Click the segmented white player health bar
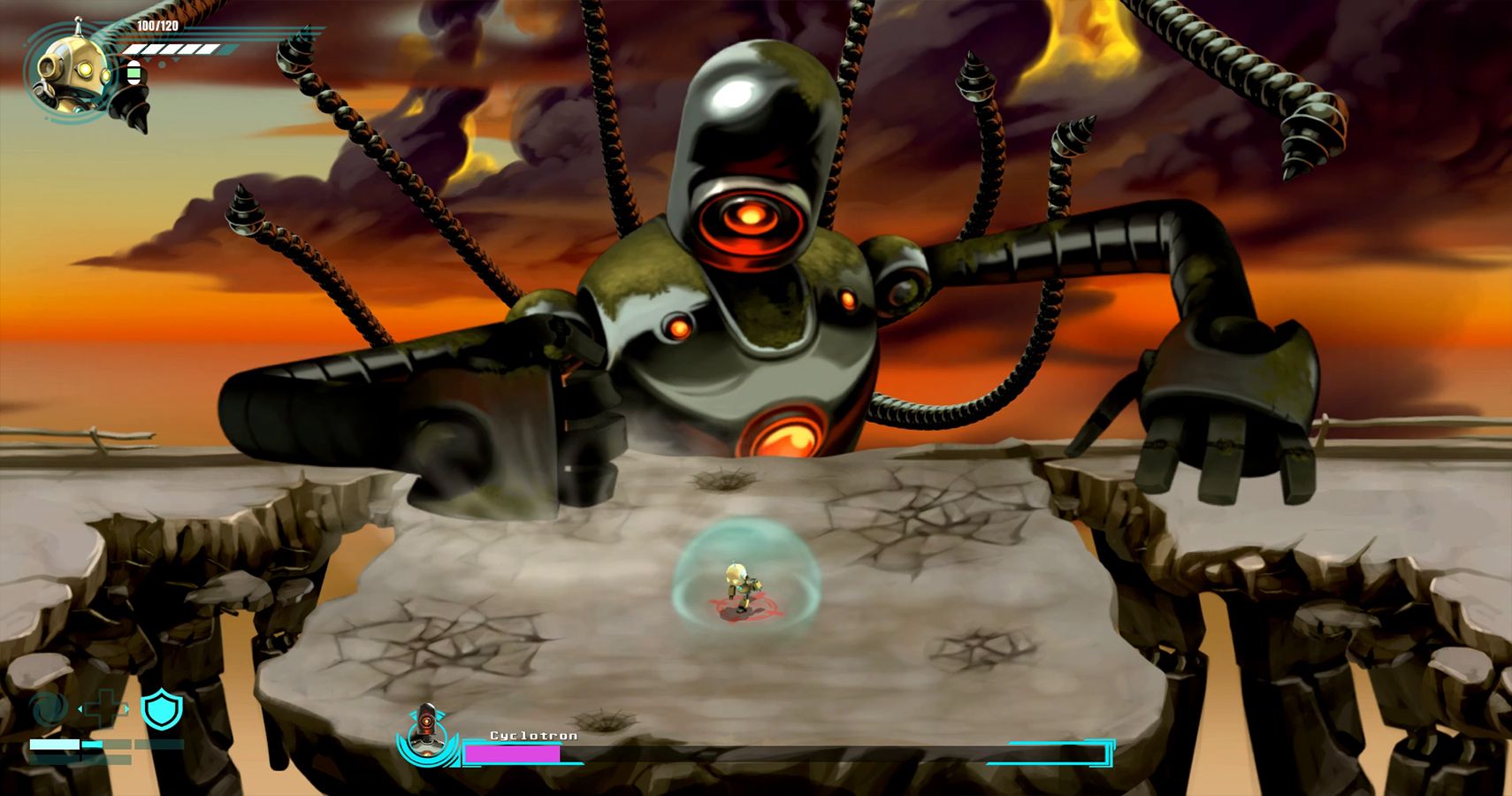Viewport: 1512px width, 796px height. [177, 50]
